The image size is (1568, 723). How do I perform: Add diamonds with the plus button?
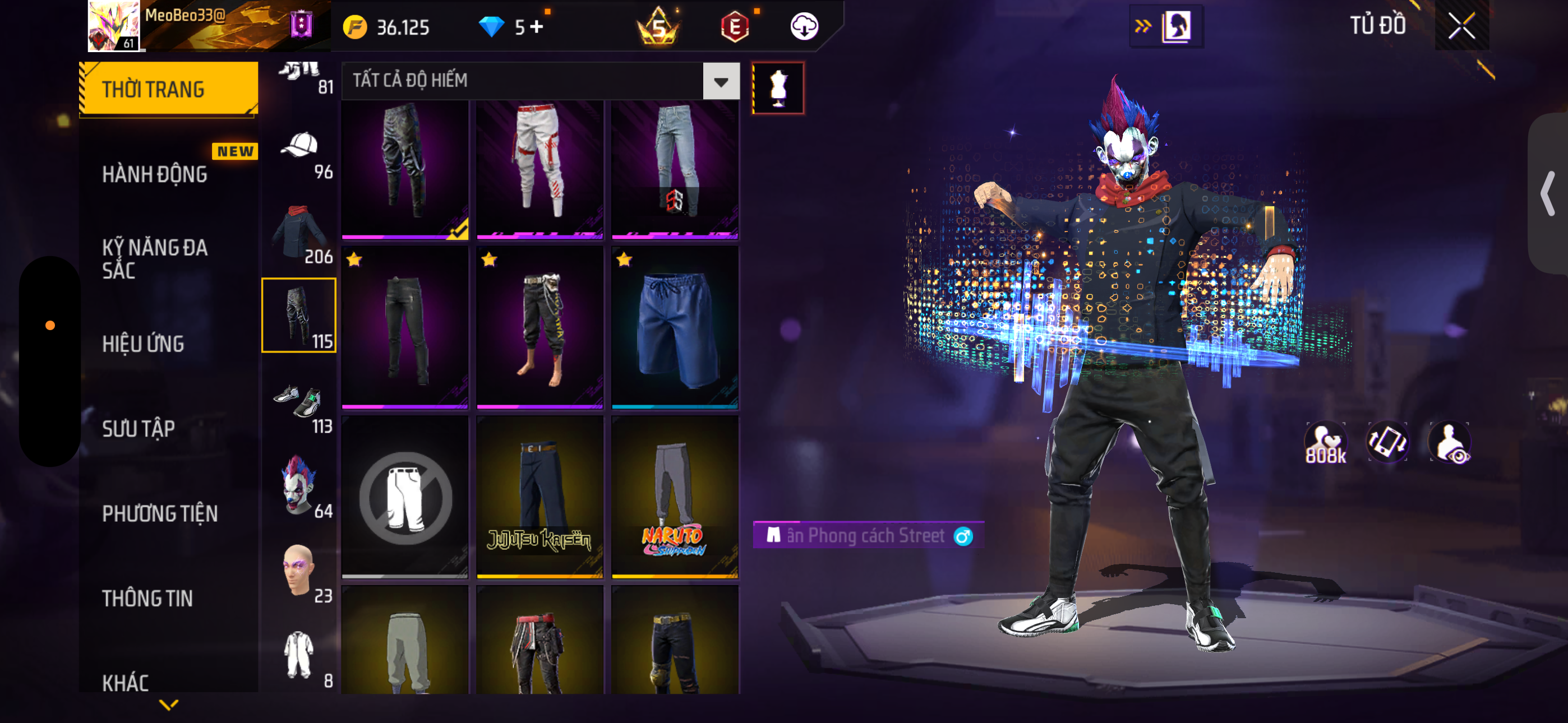[x=536, y=27]
